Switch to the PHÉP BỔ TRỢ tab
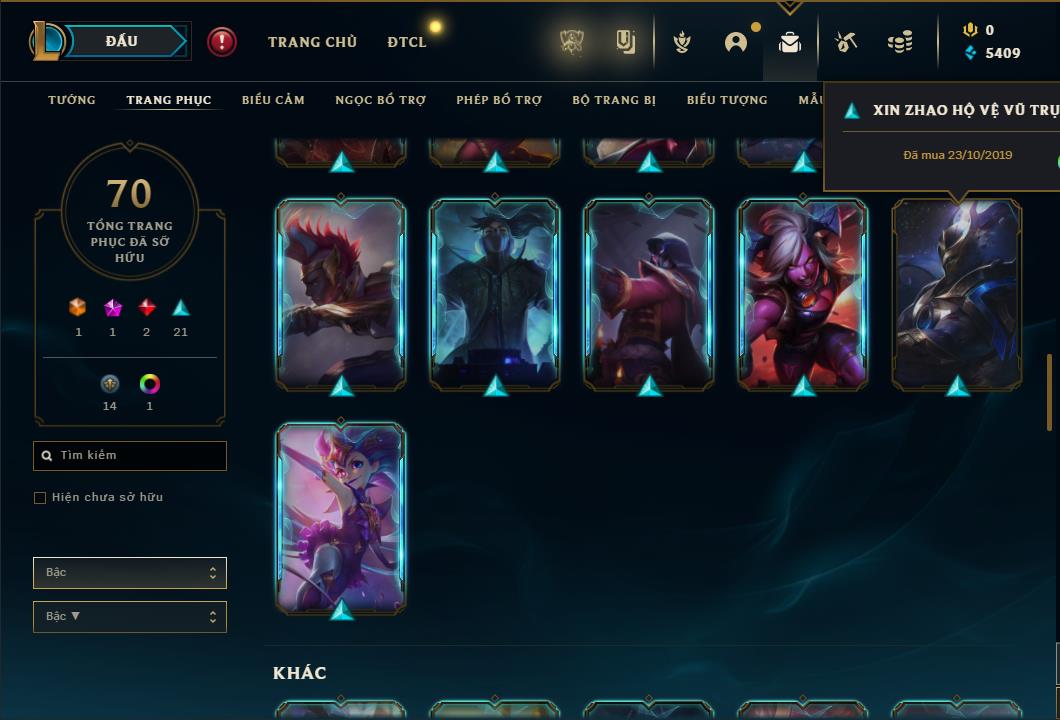 pos(499,100)
